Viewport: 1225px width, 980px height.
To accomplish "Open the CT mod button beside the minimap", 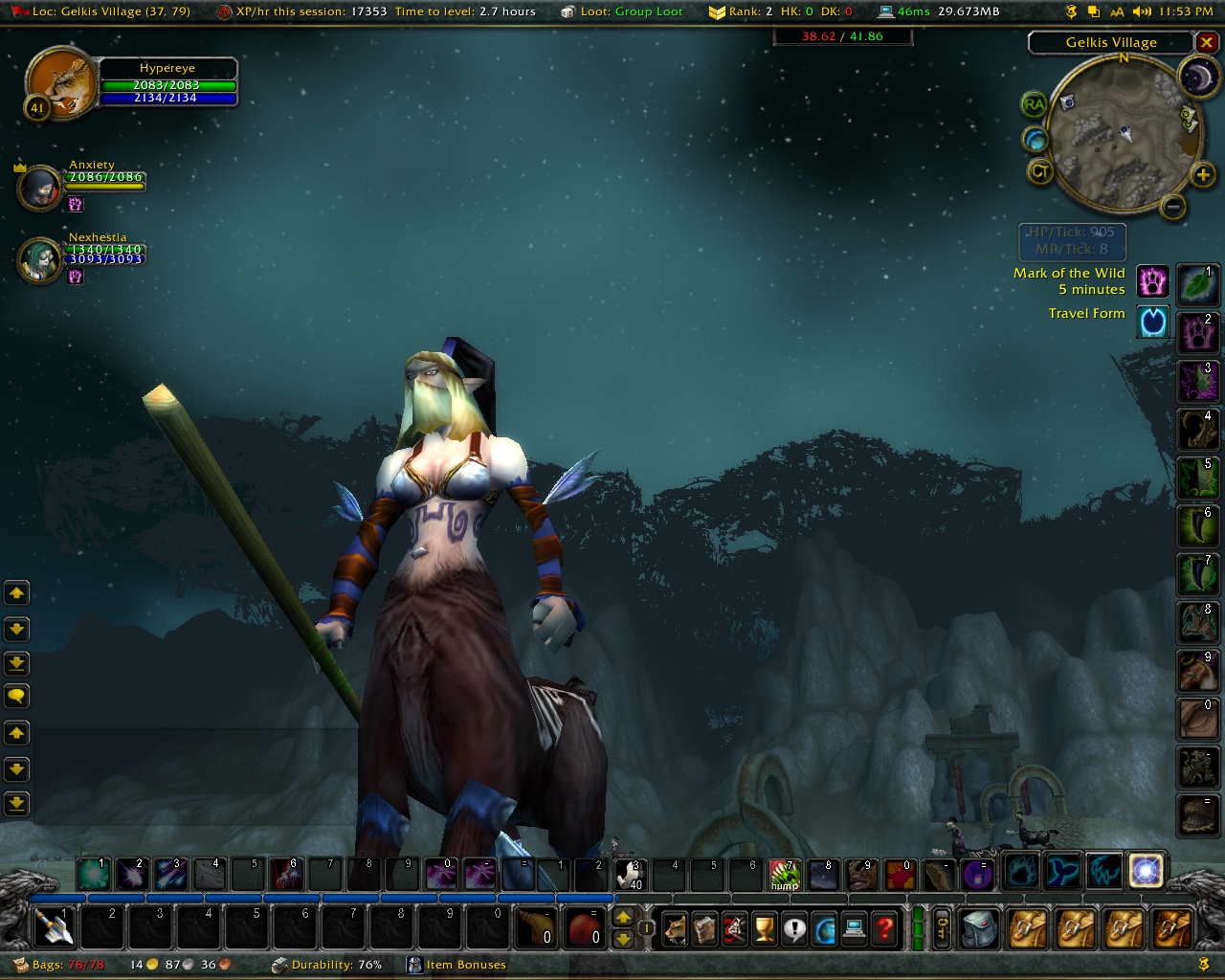I will coord(1040,172).
